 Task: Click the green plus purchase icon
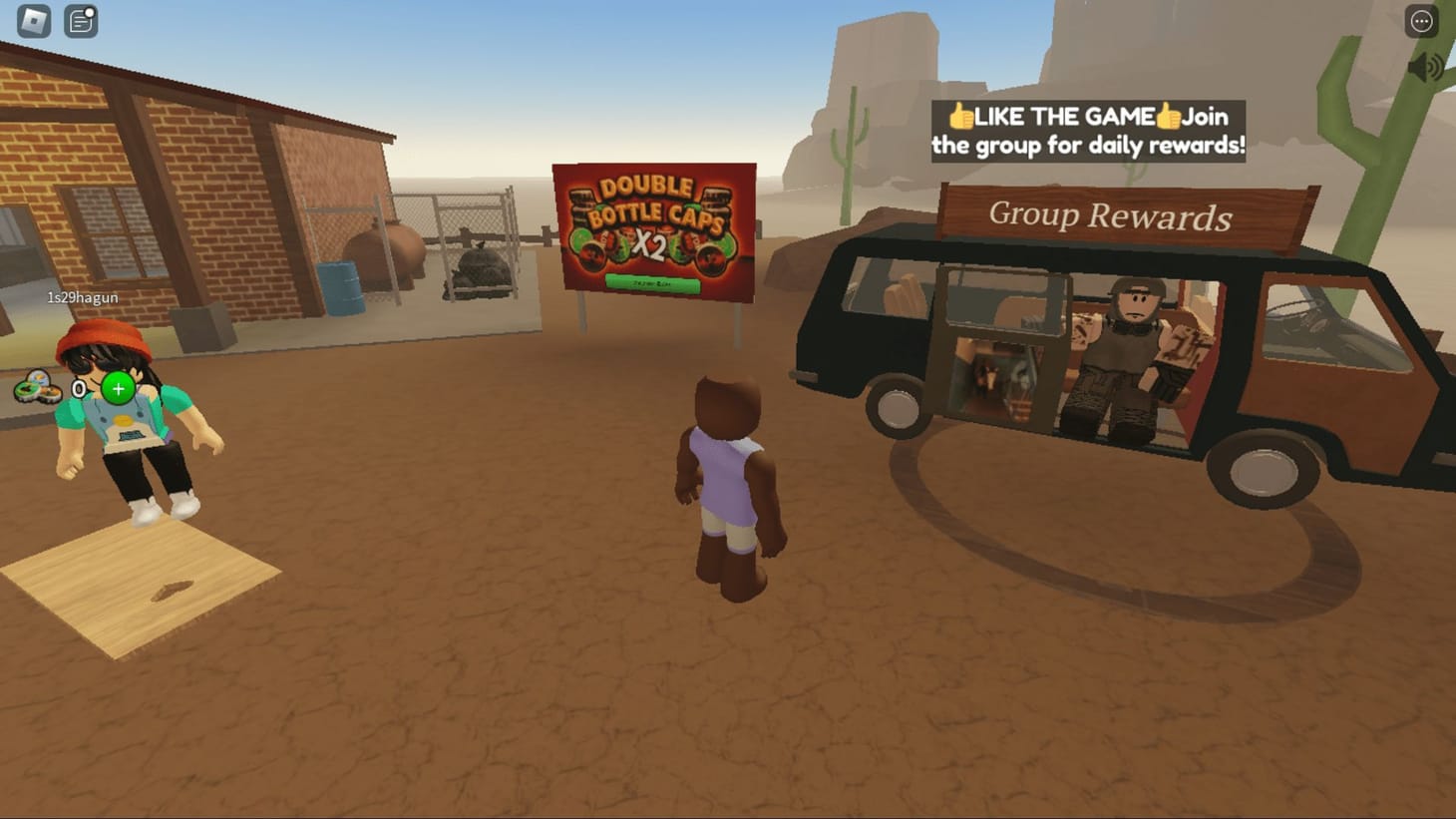pyautogui.click(x=117, y=388)
